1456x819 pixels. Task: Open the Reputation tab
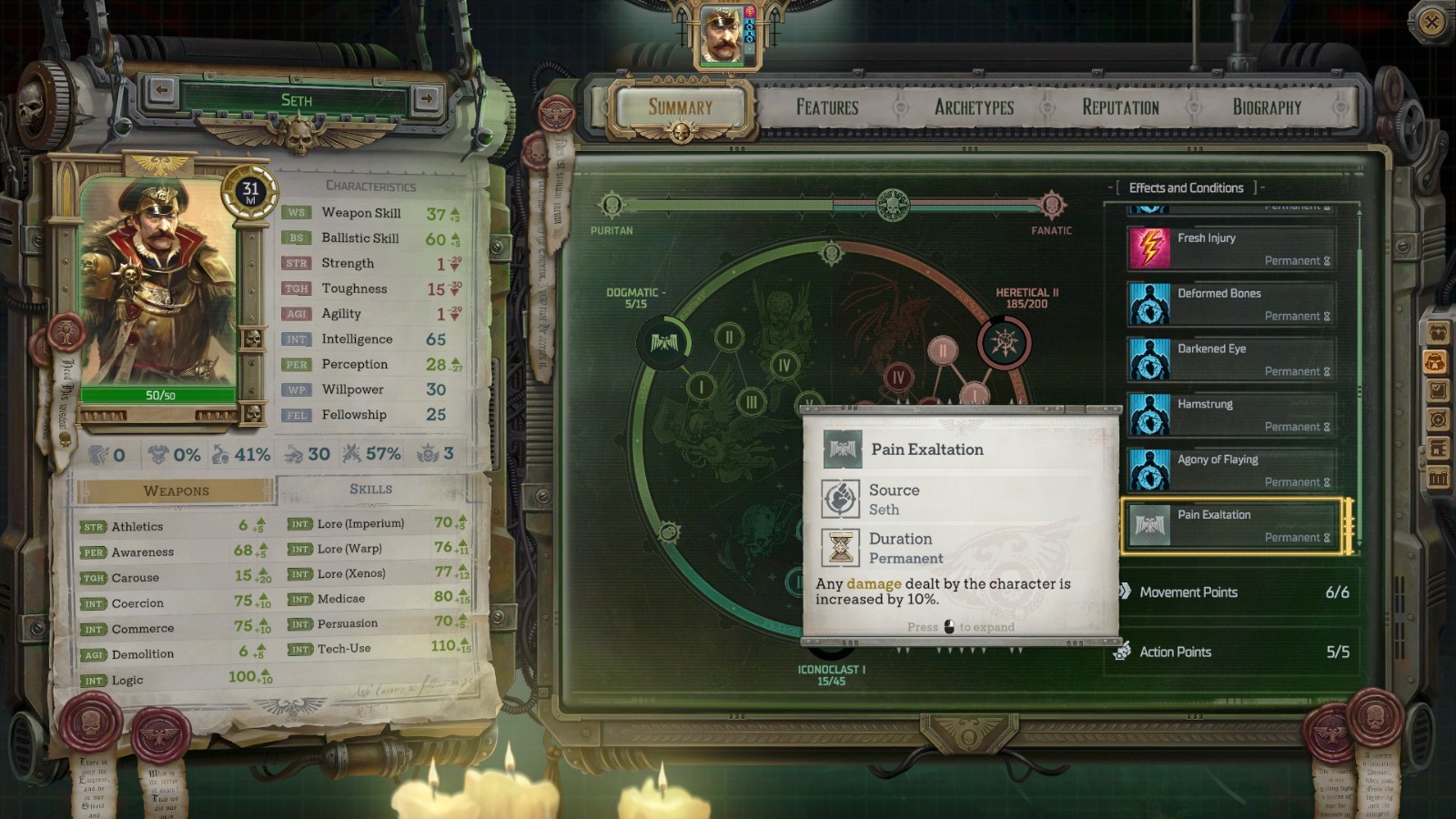[1119, 106]
